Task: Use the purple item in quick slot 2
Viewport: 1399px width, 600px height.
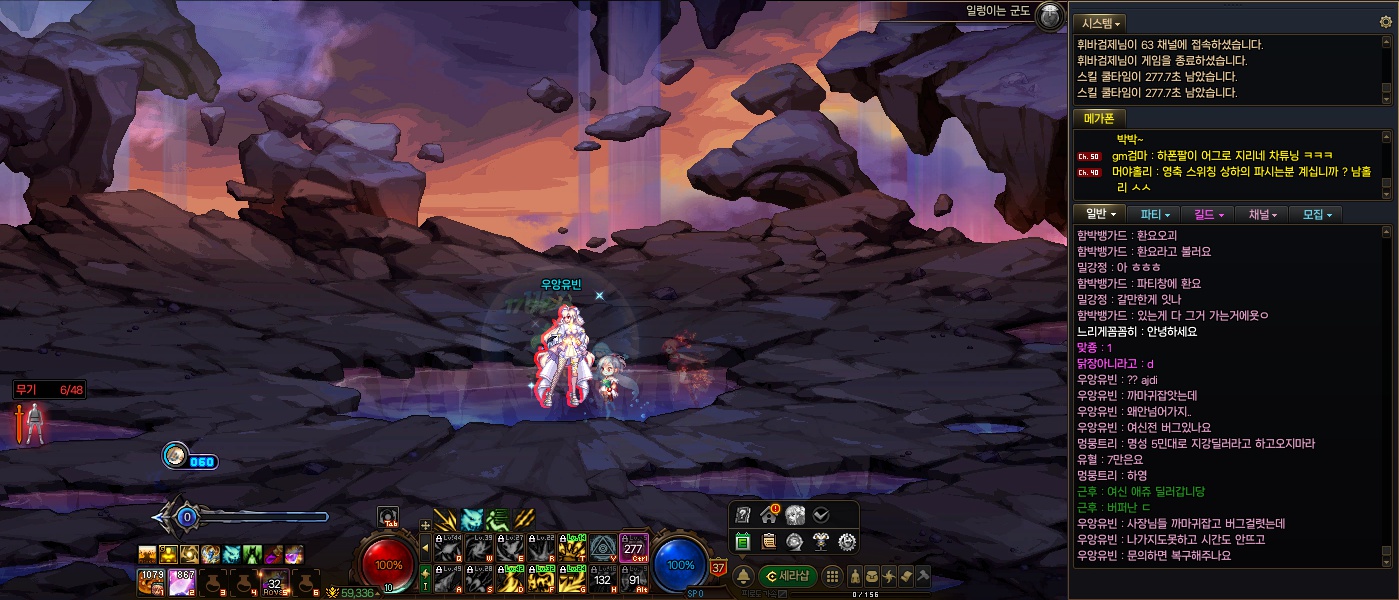Action: tap(182, 581)
